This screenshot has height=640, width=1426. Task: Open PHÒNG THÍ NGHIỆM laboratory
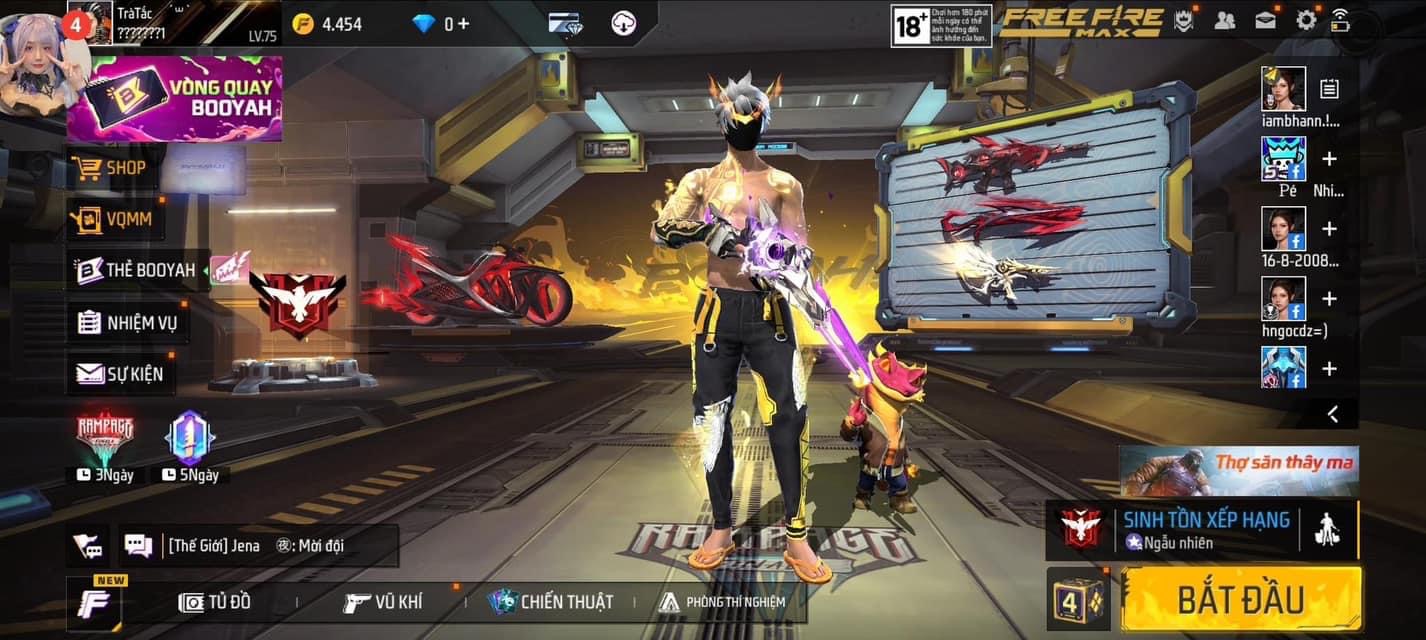[x=722, y=602]
